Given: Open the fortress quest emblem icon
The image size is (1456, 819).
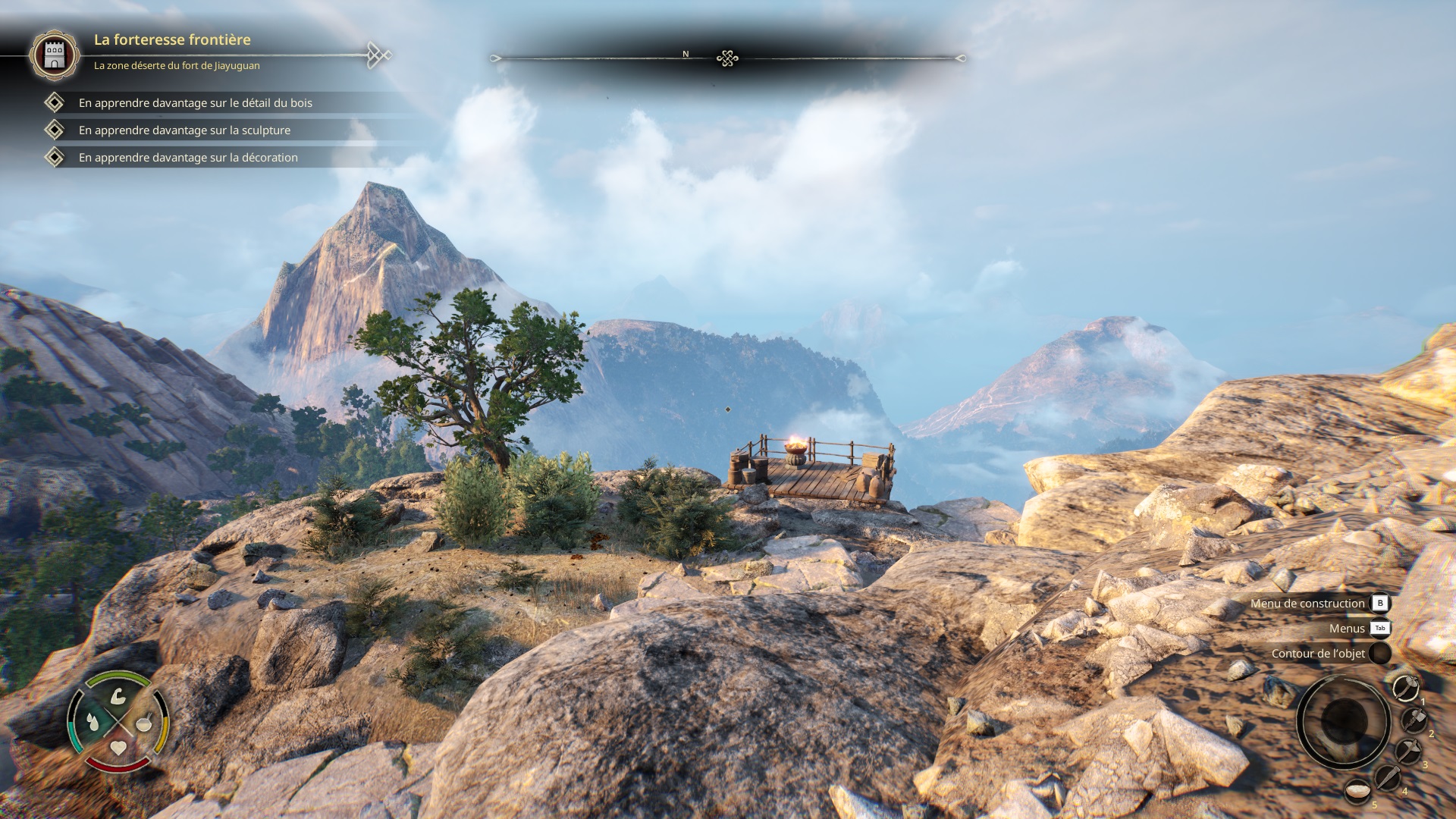Looking at the screenshot, I should coord(54,55).
